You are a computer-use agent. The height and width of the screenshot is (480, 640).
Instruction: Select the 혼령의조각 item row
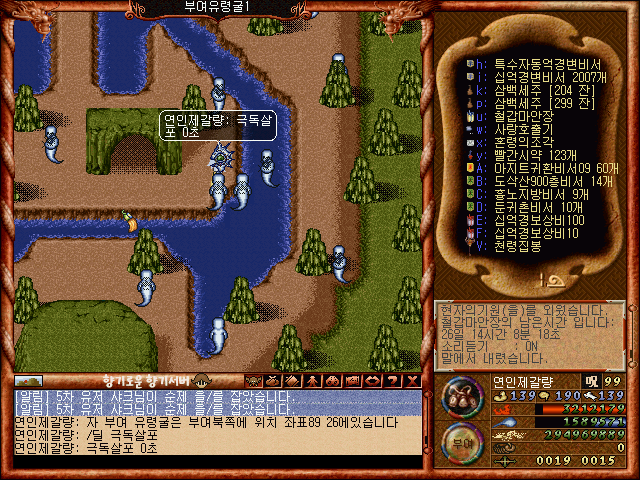coord(518,142)
